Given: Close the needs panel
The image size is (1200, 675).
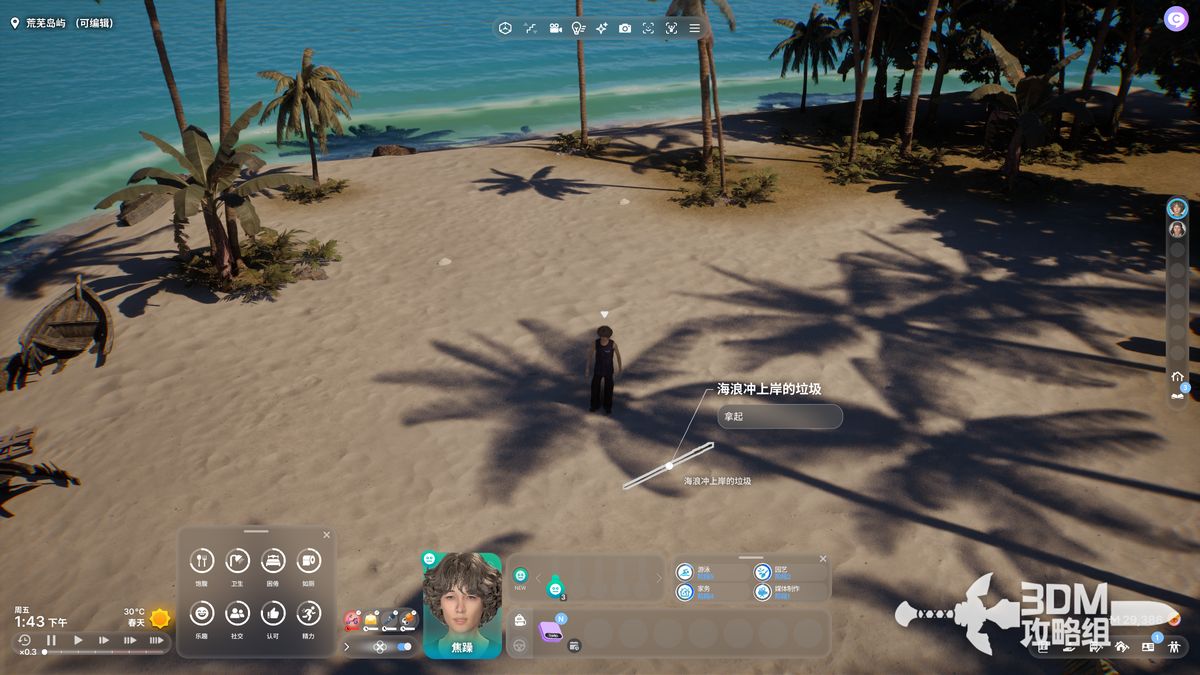Looking at the screenshot, I should pos(326,535).
